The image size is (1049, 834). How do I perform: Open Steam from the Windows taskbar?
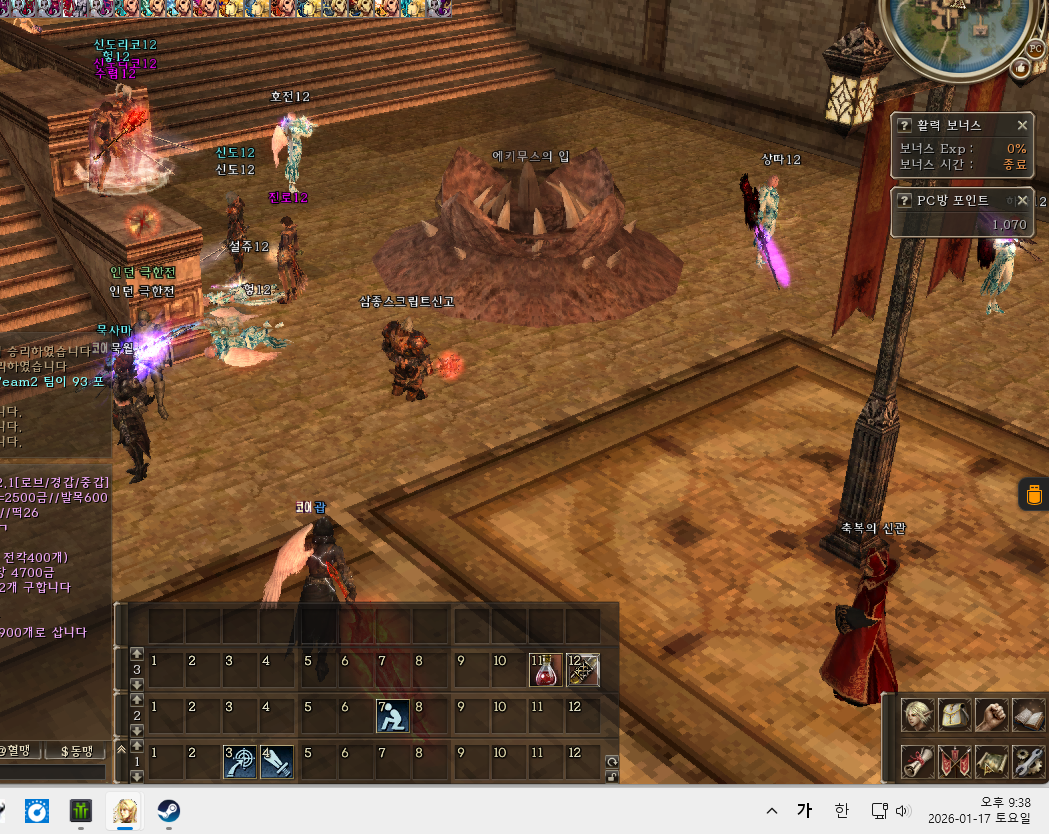point(168,811)
